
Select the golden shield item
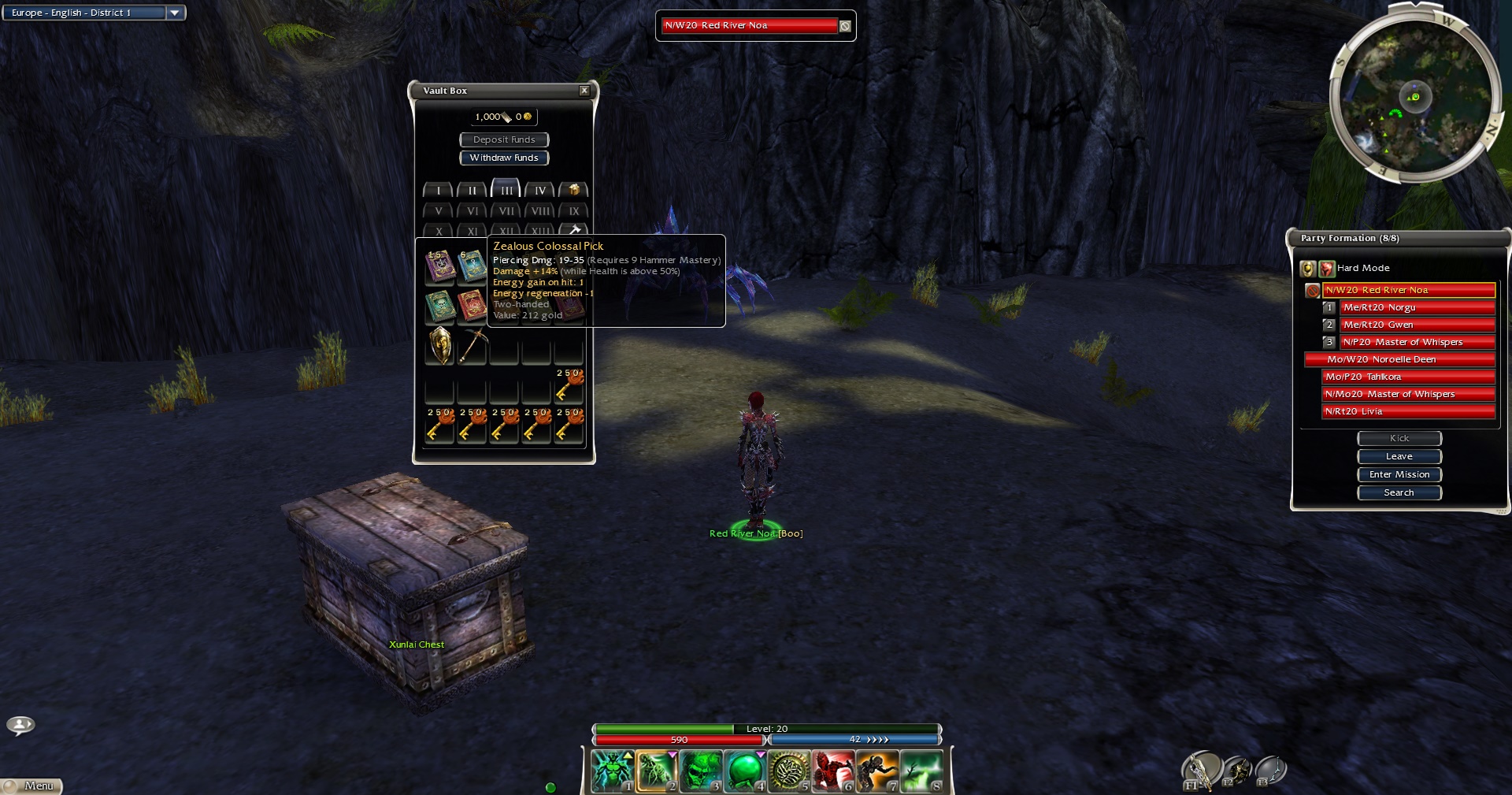(440, 346)
